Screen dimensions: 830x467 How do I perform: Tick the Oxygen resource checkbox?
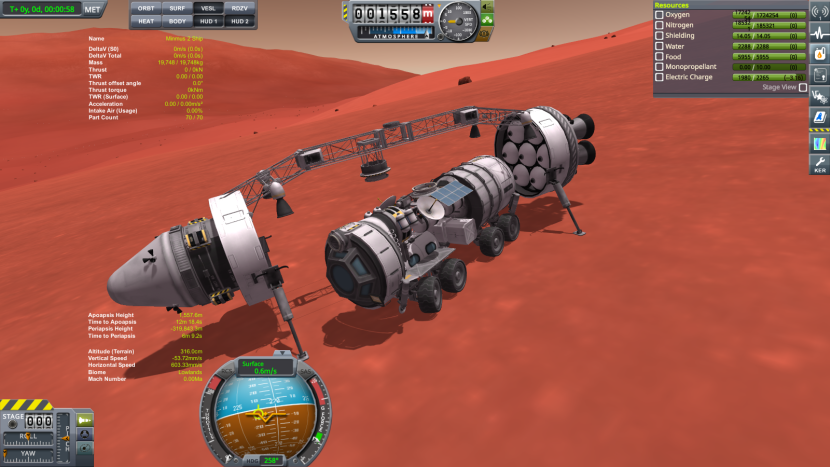click(x=659, y=15)
